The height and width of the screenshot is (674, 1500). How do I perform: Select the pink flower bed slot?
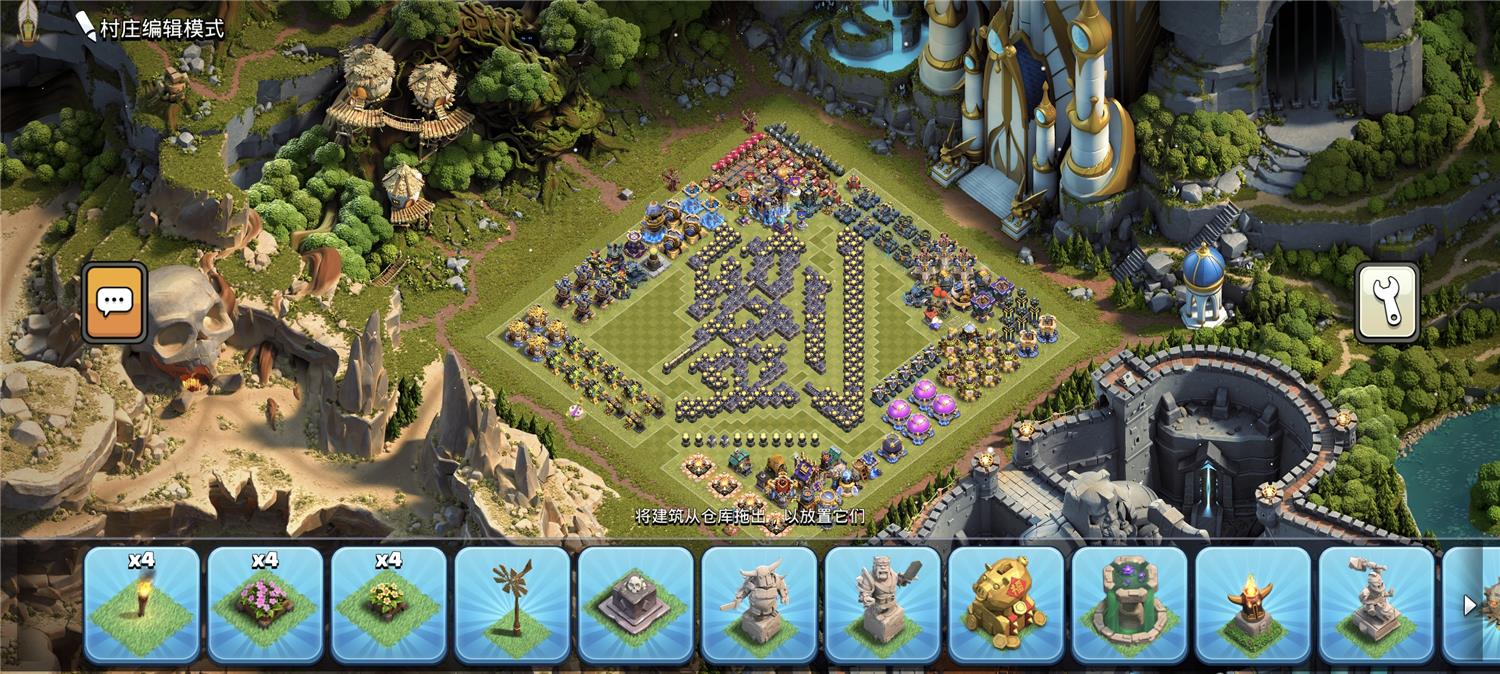pos(265,605)
